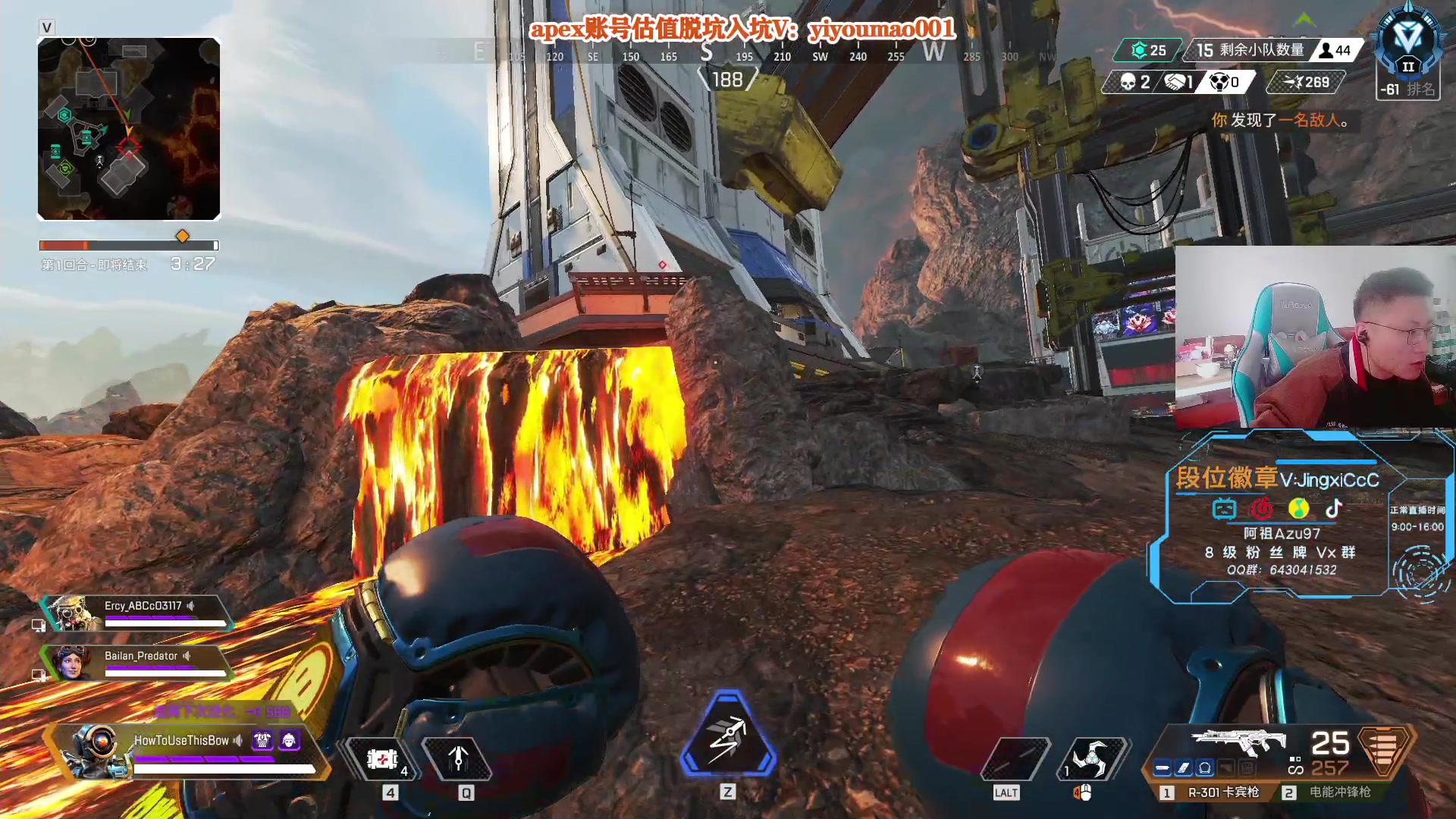
Task: Select the arc star ordnance slot
Action: pos(1092,759)
